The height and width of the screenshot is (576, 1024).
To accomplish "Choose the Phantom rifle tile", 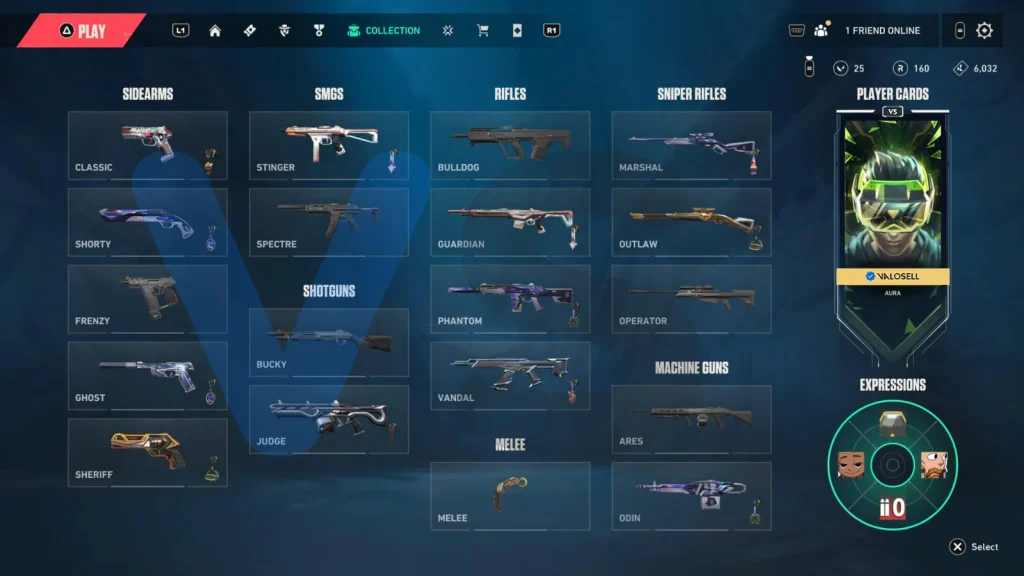I will pos(510,299).
